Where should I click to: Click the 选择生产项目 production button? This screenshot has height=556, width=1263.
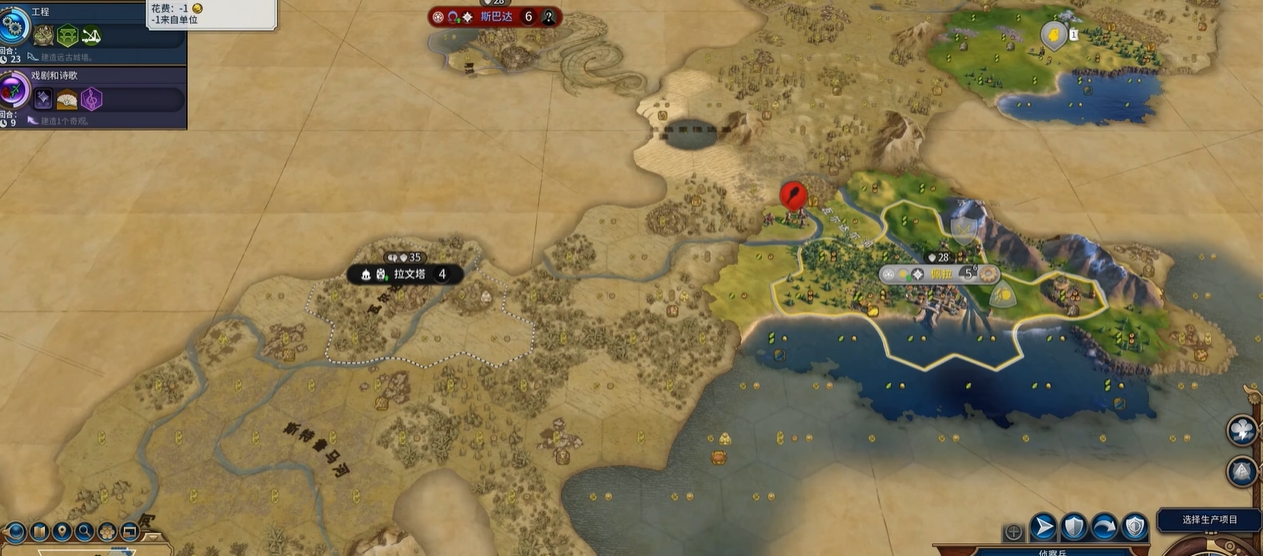click(1209, 520)
